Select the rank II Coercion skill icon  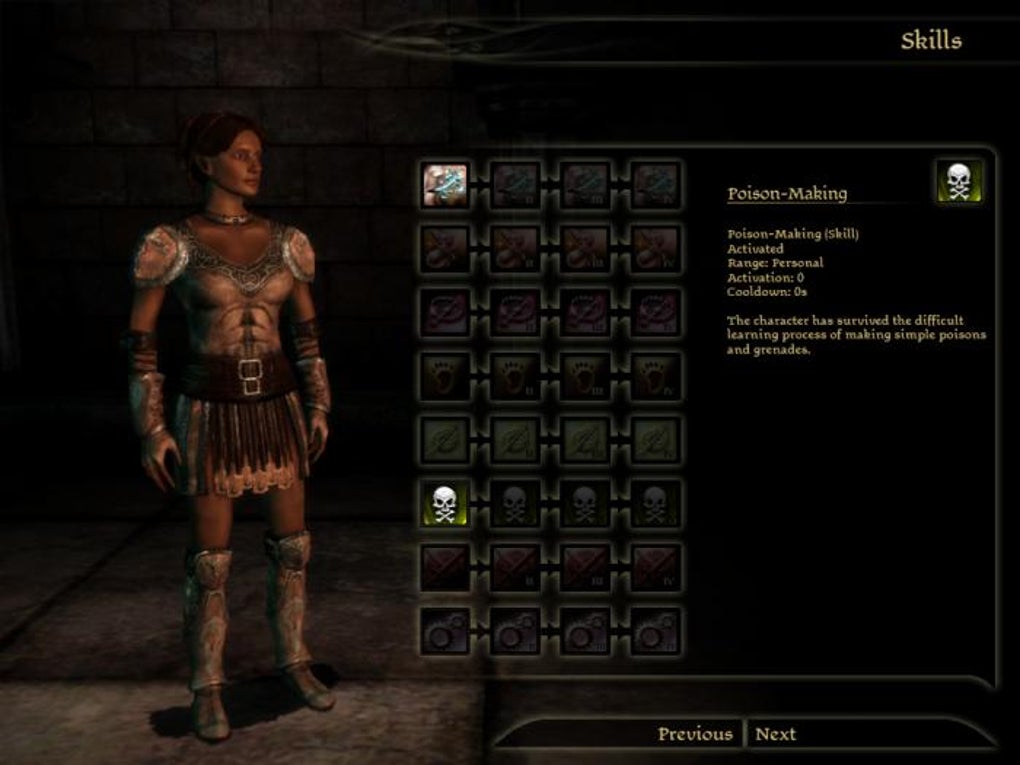(515, 185)
